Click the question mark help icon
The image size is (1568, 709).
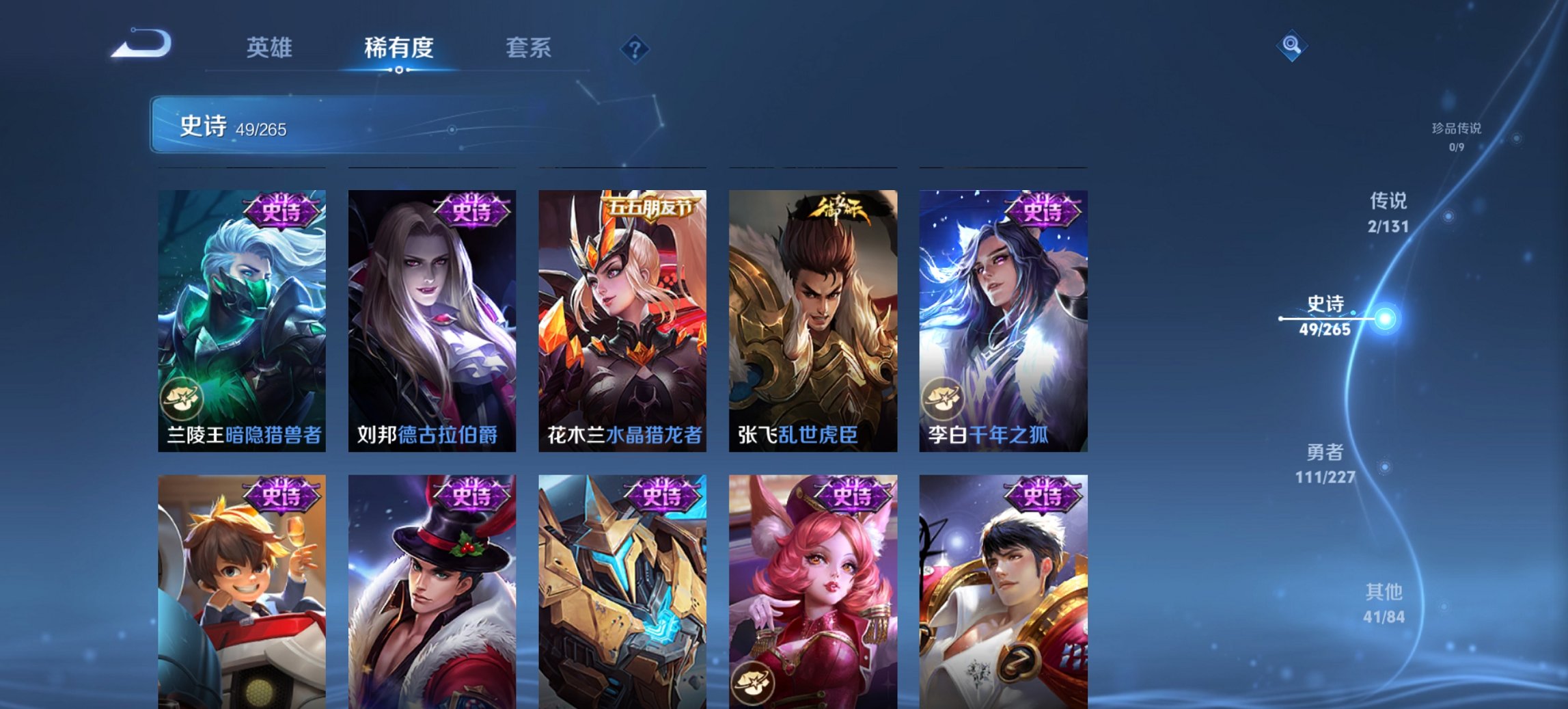click(635, 48)
